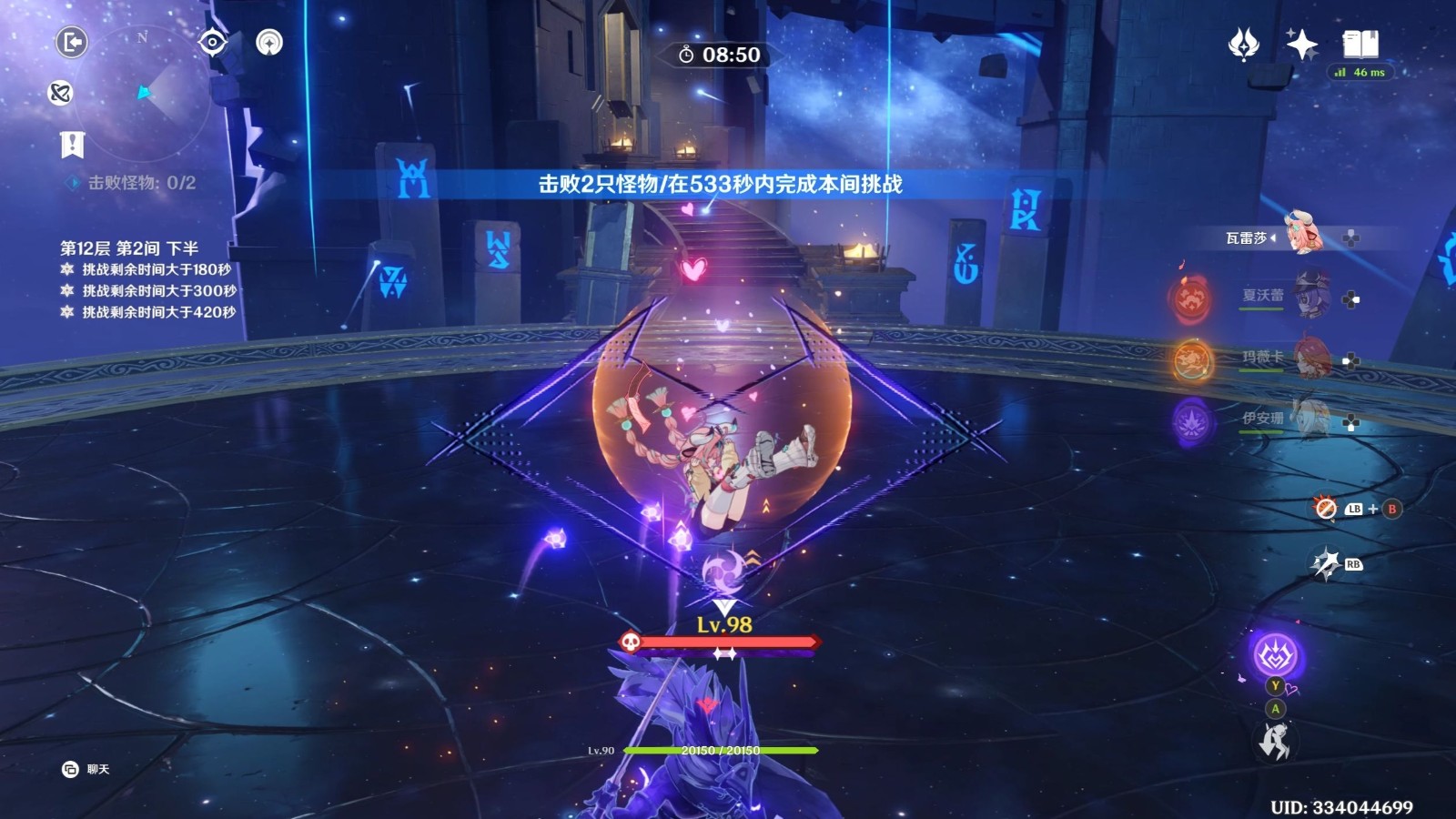Click the crosshair locator icon beside the minimap

tap(212, 42)
